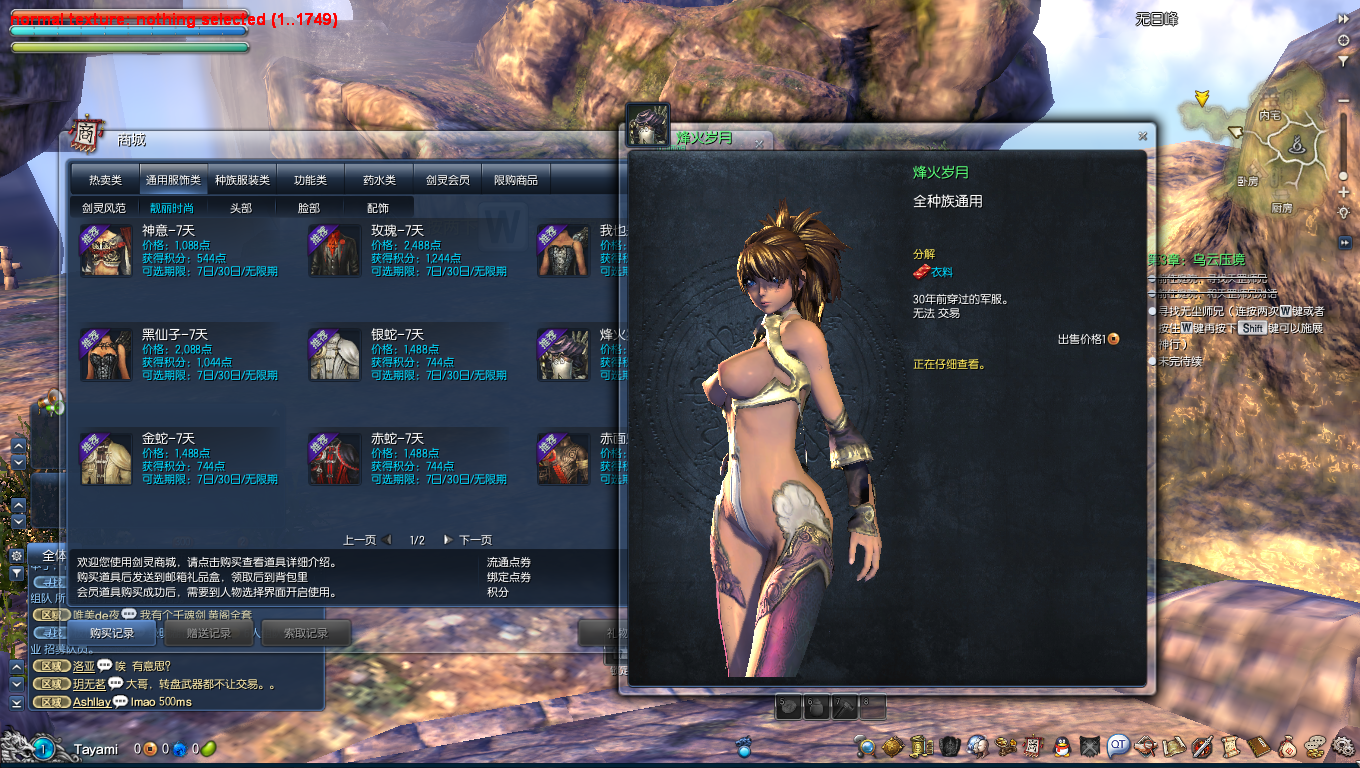Image resolution: width=1360 pixels, height=768 pixels.
Task: Pick the 玫瑰-7天 outfit thumbnail
Action: (x=335, y=251)
